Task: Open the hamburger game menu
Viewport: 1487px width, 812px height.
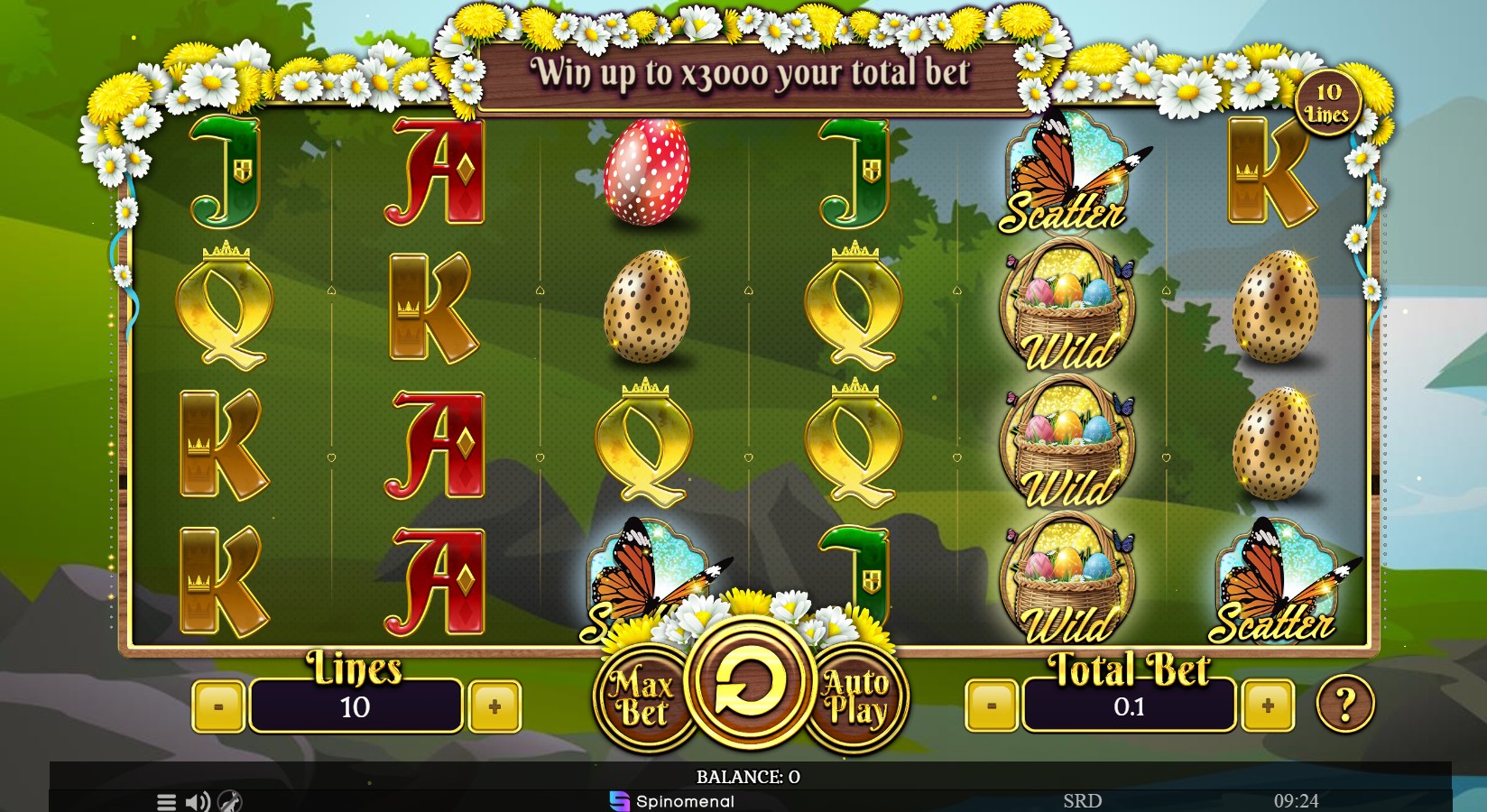Action: pos(165,800)
